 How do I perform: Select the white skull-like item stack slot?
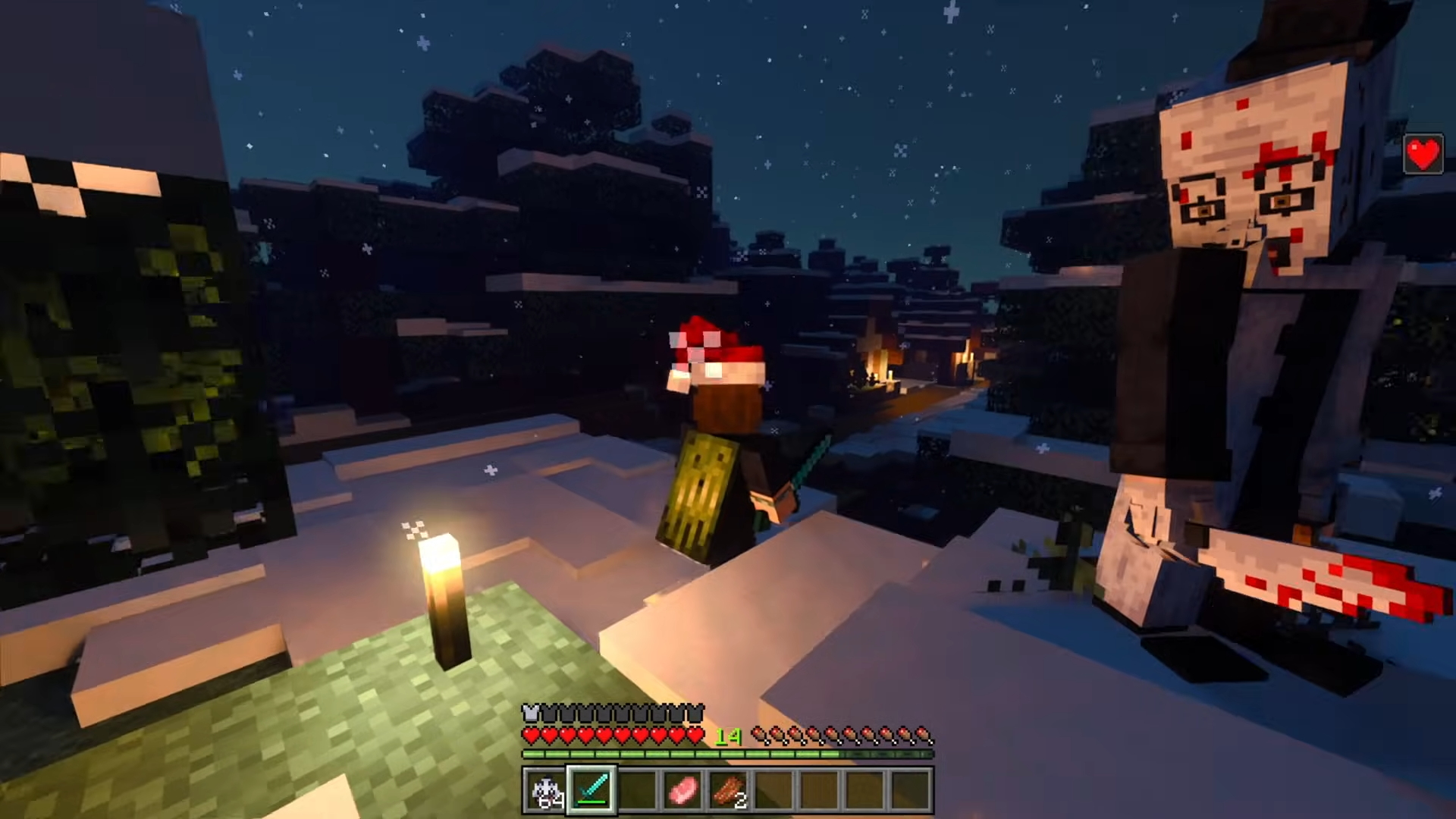[x=546, y=791]
